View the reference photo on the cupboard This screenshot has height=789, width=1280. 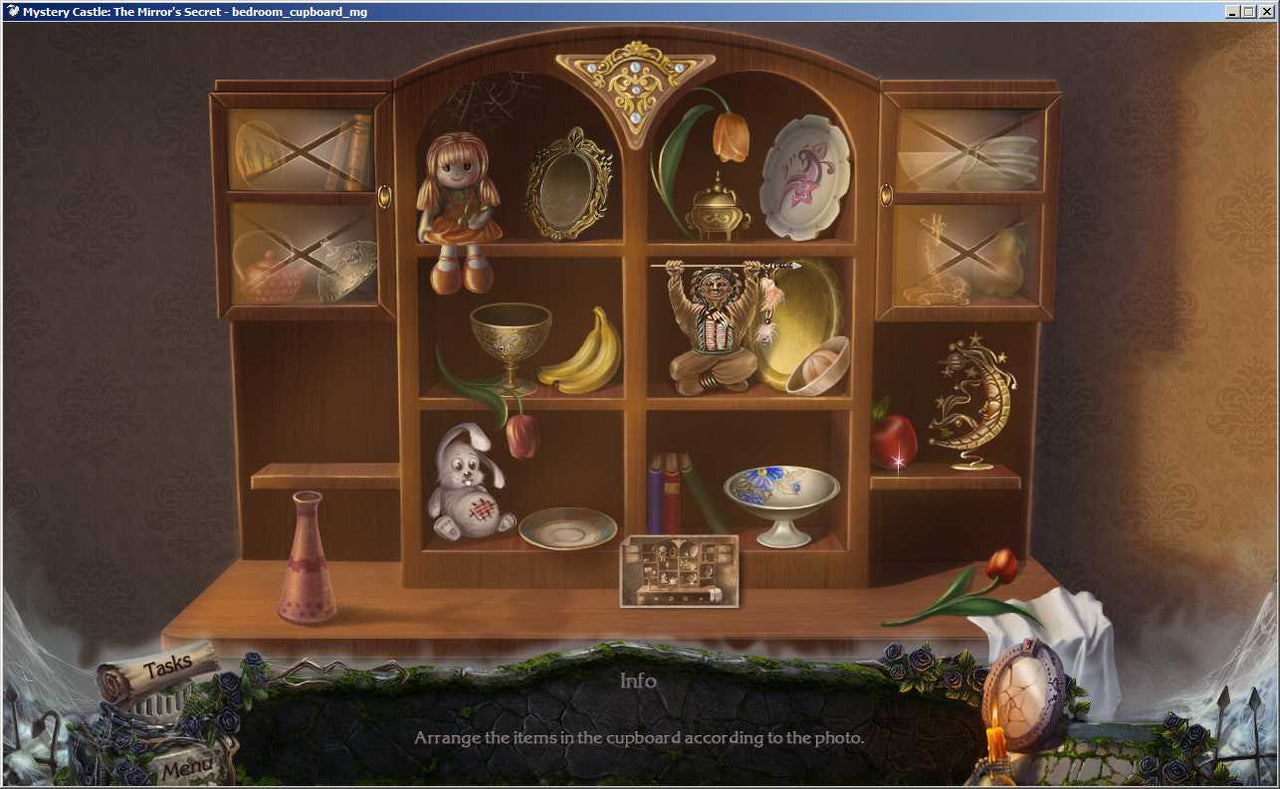(679, 572)
